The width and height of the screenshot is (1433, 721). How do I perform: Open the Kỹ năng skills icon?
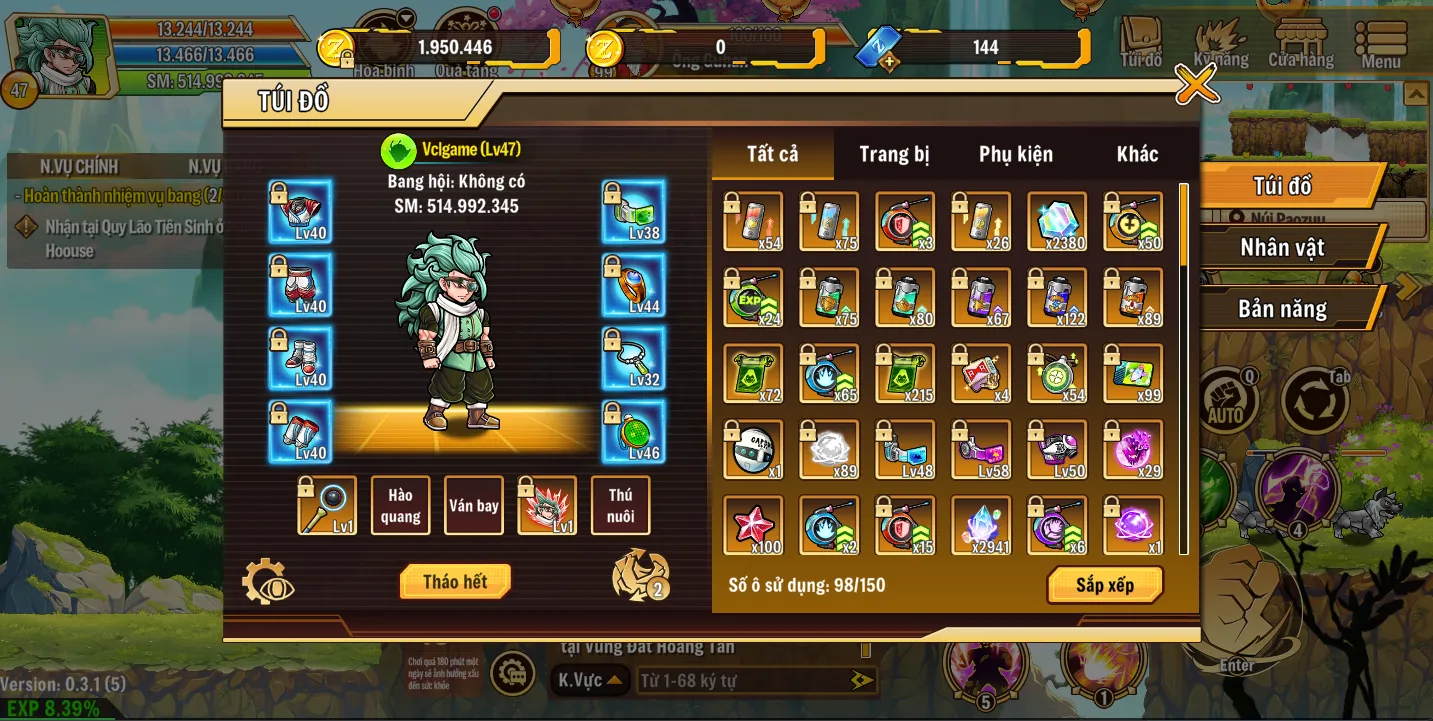(x=1222, y=40)
